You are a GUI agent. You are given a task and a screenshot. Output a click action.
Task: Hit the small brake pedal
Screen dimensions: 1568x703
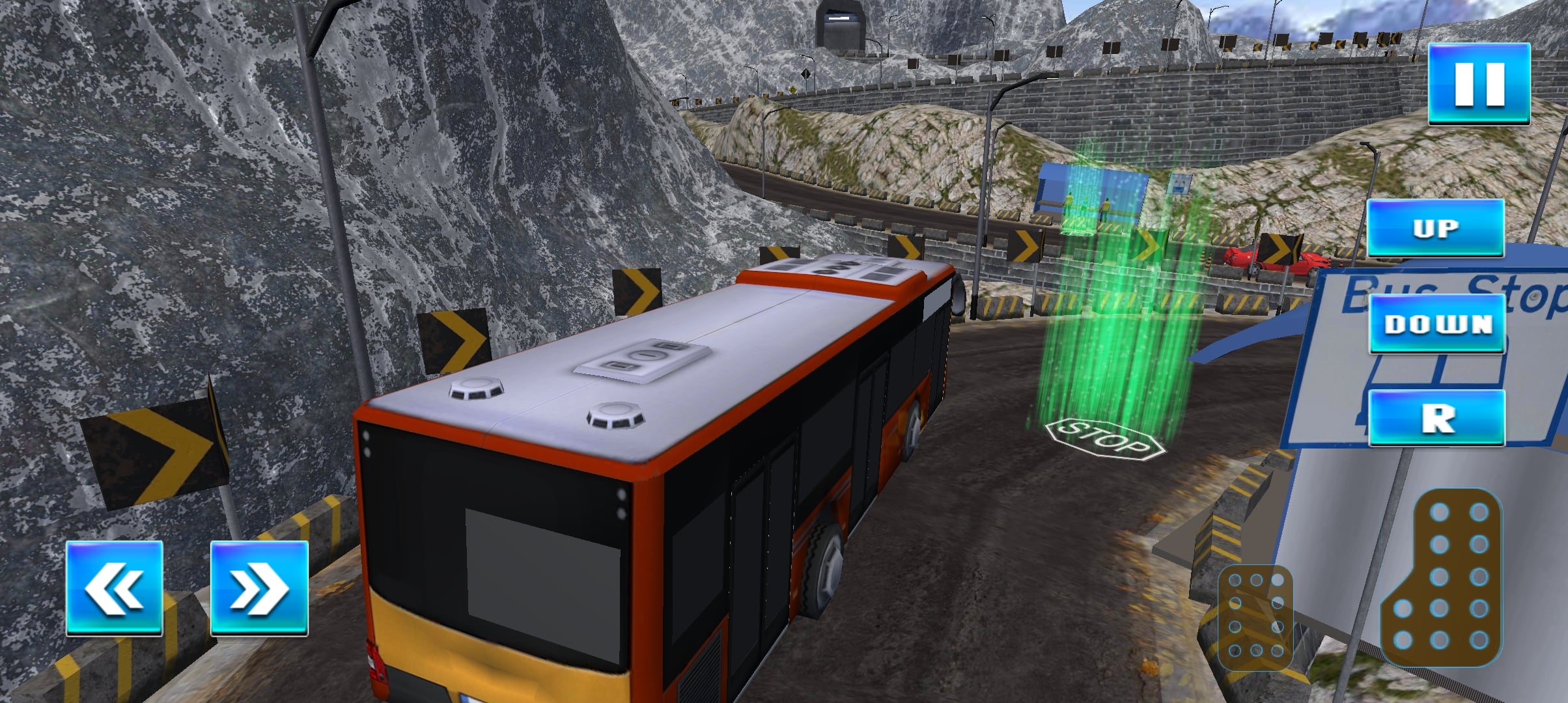1255,616
